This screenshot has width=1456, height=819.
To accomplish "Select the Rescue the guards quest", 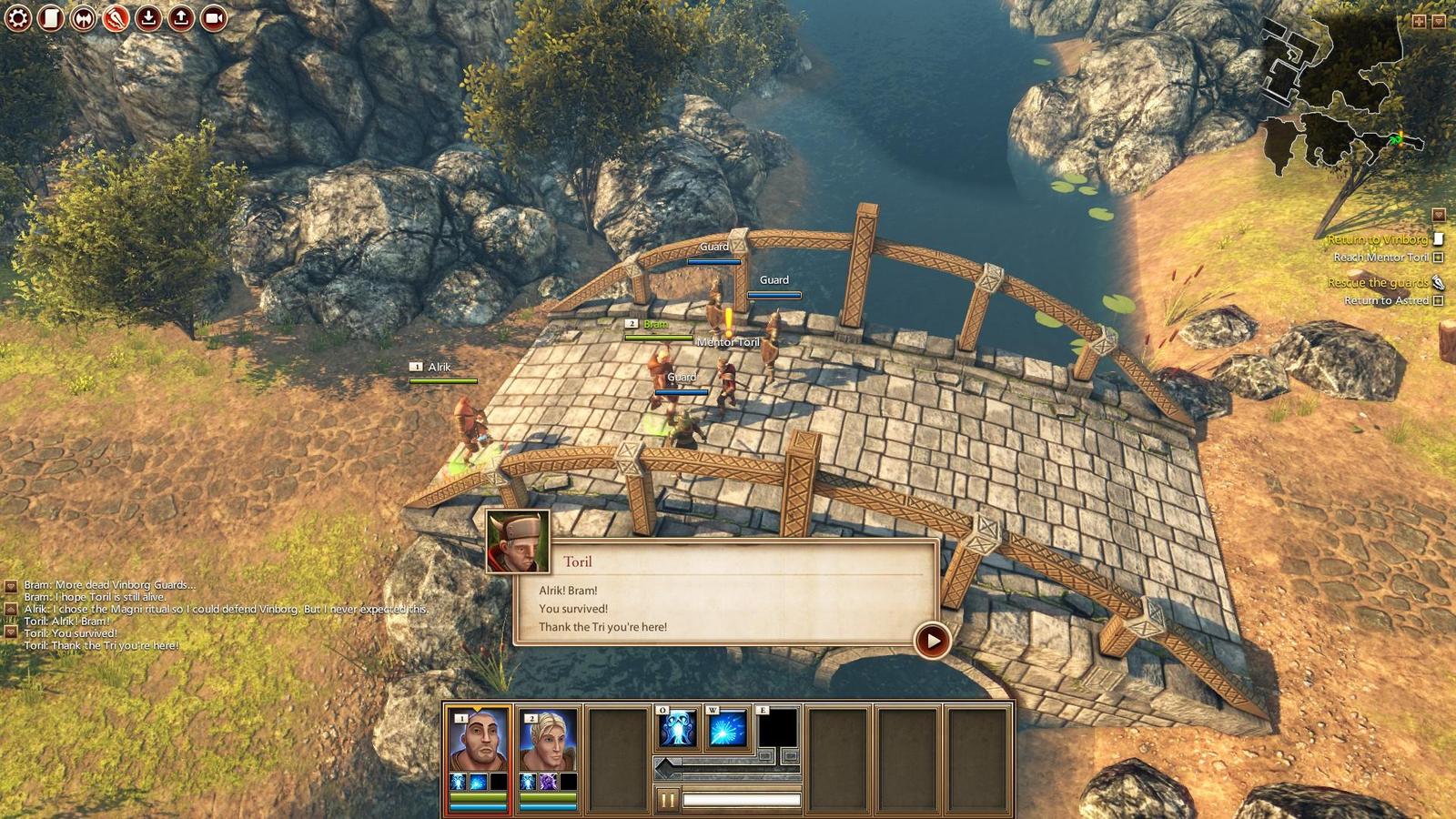I will 1377,283.
